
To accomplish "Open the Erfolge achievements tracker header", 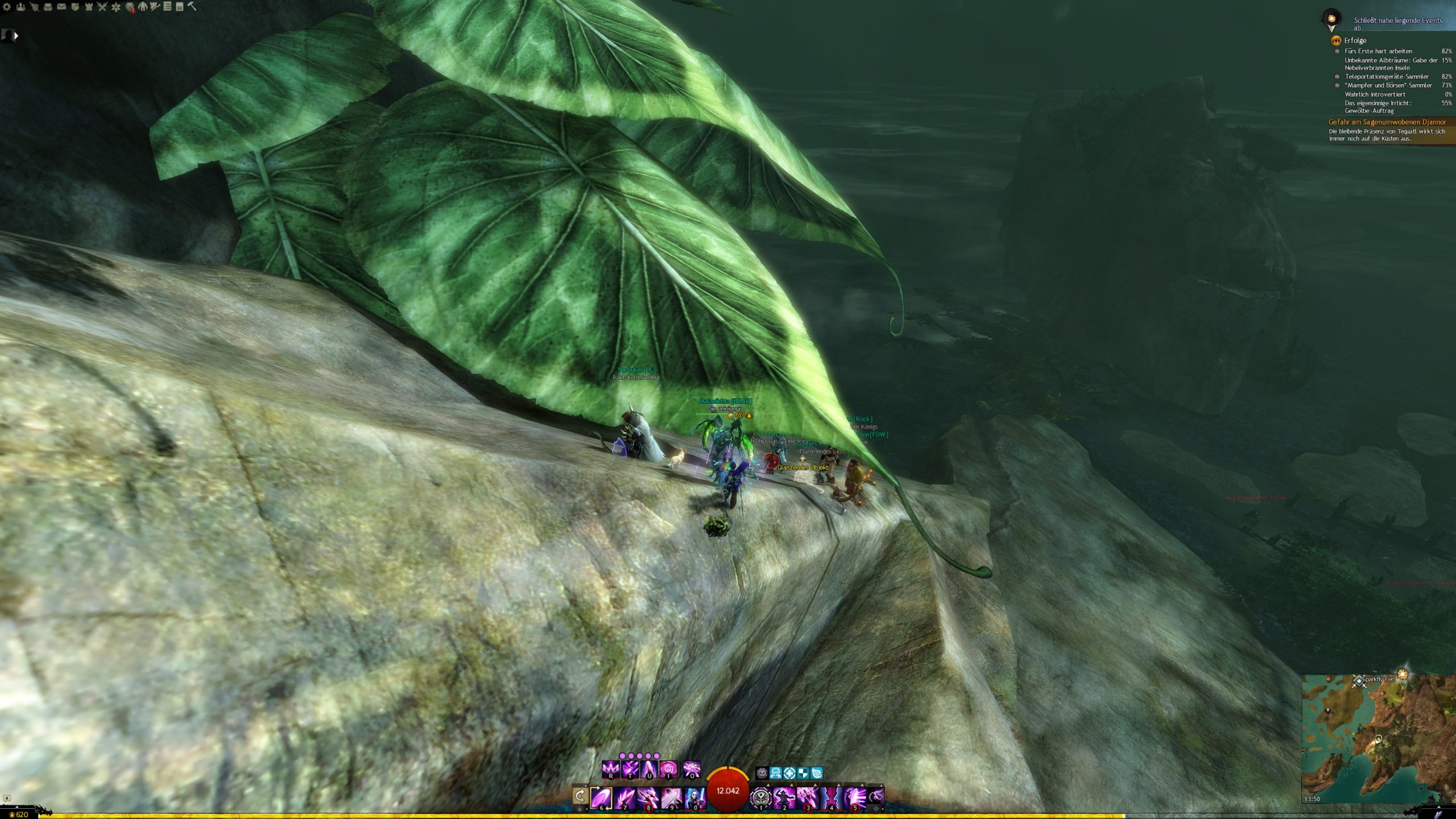I will 1355,40.
